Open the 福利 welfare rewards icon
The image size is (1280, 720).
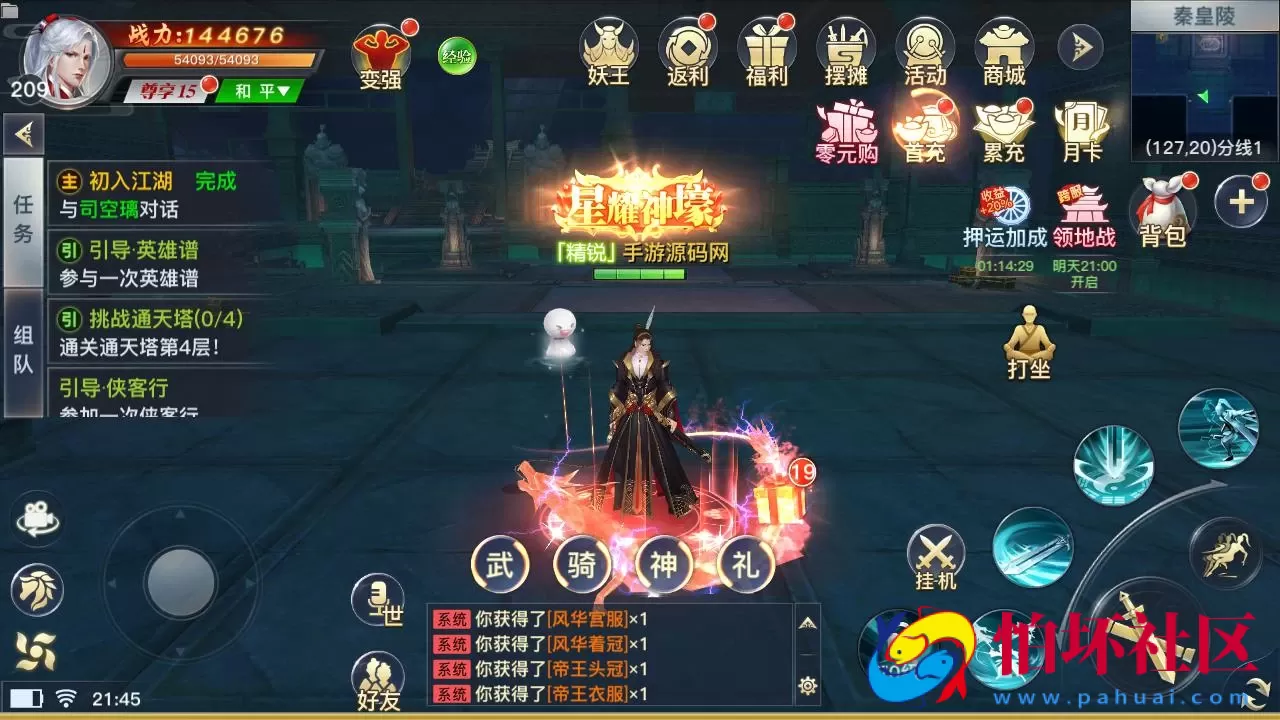pos(765,47)
